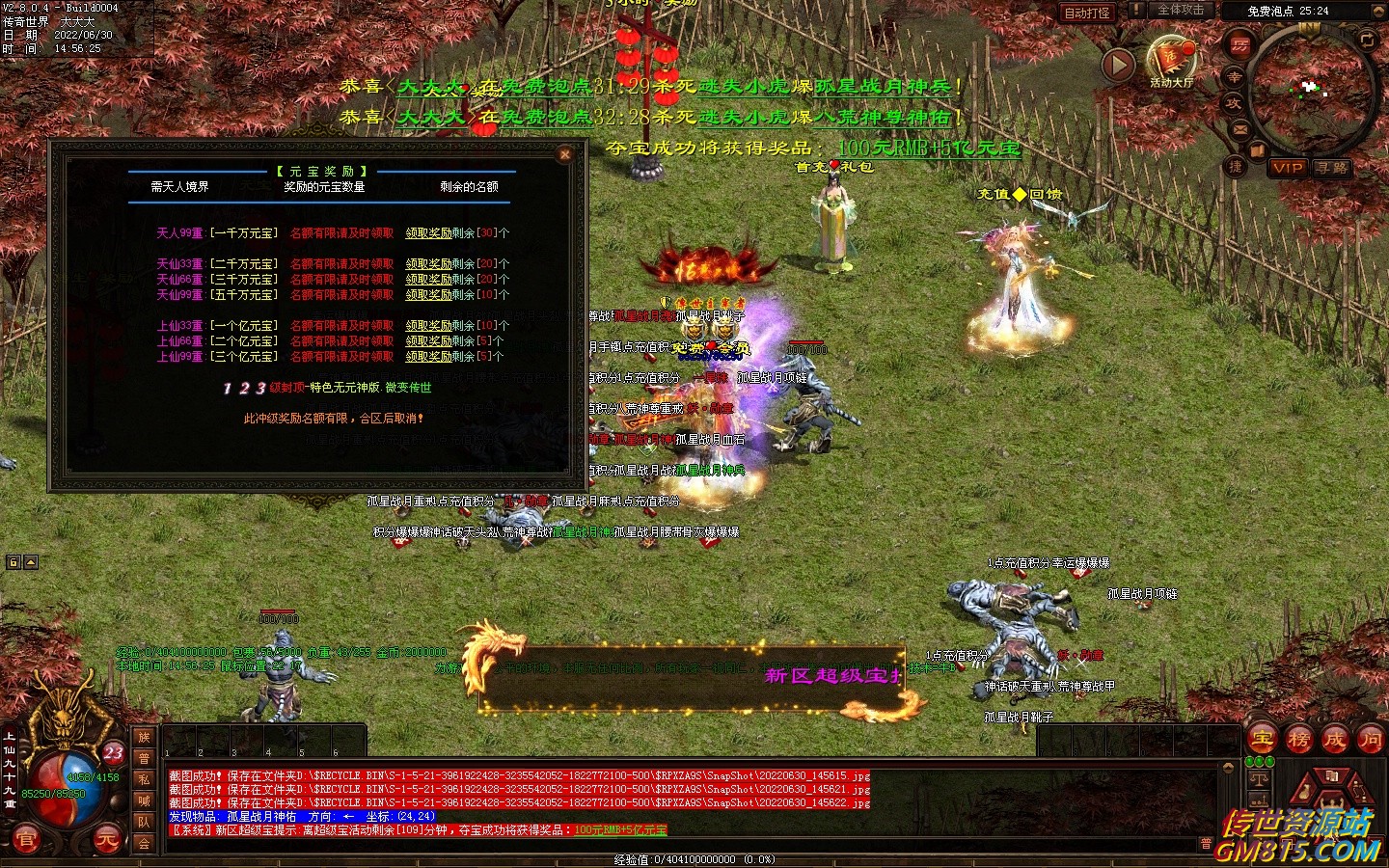This screenshot has height=868, width=1389.
Task: Click the round play arrow button
Action: (x=1118, y=66)
